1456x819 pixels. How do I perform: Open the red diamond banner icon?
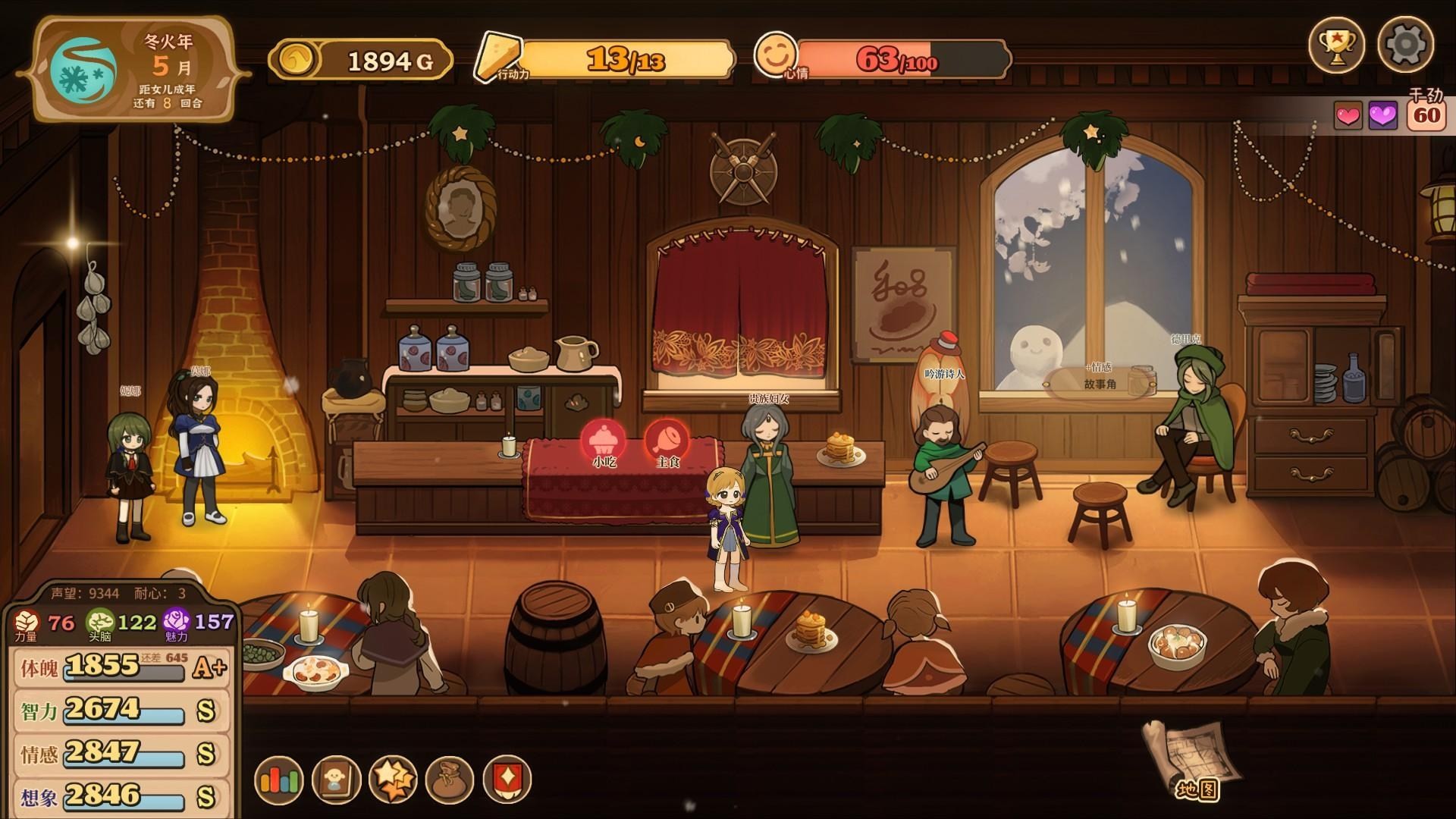(x=507, y=780)
